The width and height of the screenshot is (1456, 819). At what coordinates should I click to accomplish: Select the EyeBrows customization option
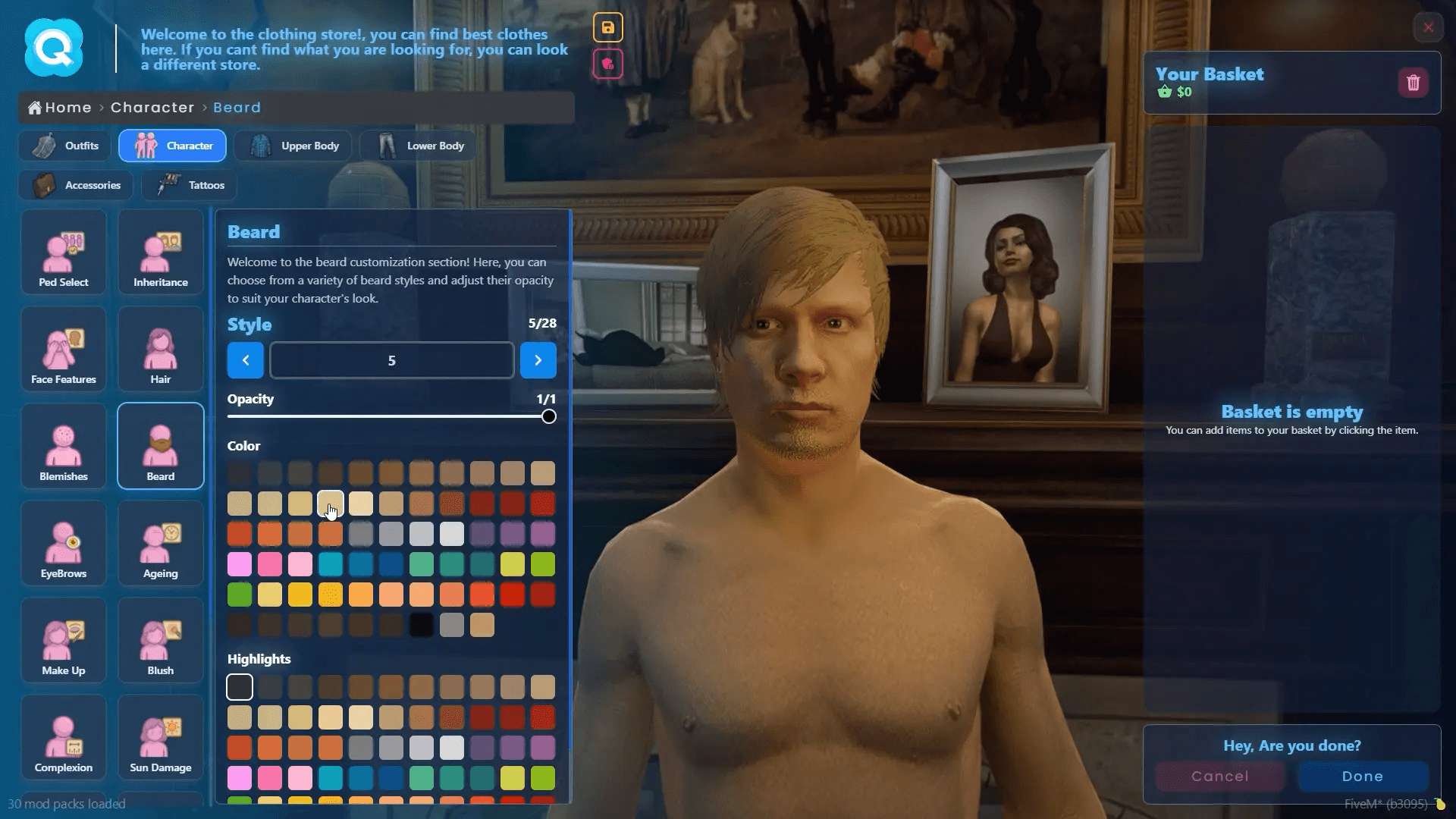point(64,543)
